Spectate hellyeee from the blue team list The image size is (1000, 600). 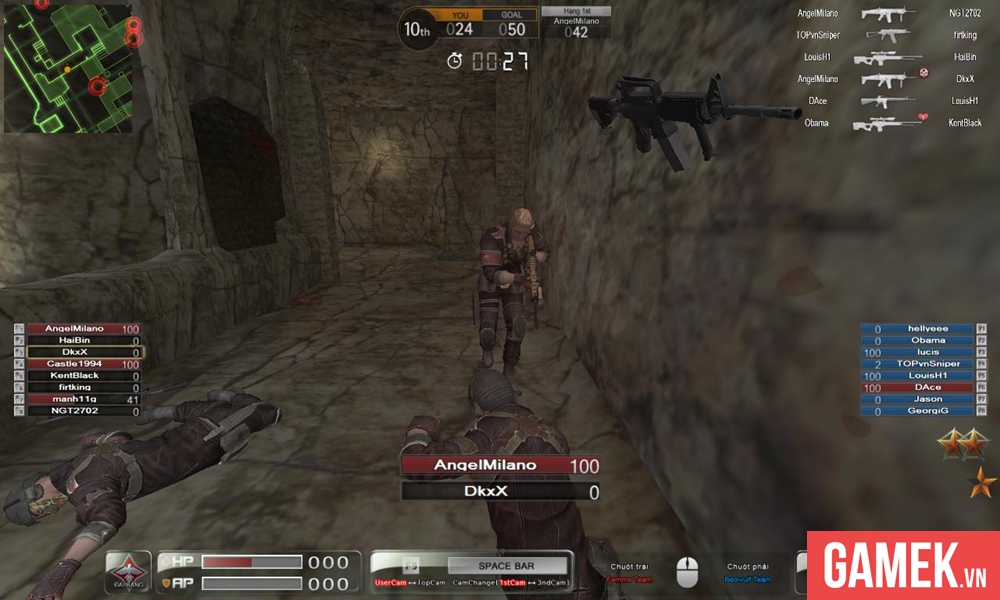pos(918,329)
